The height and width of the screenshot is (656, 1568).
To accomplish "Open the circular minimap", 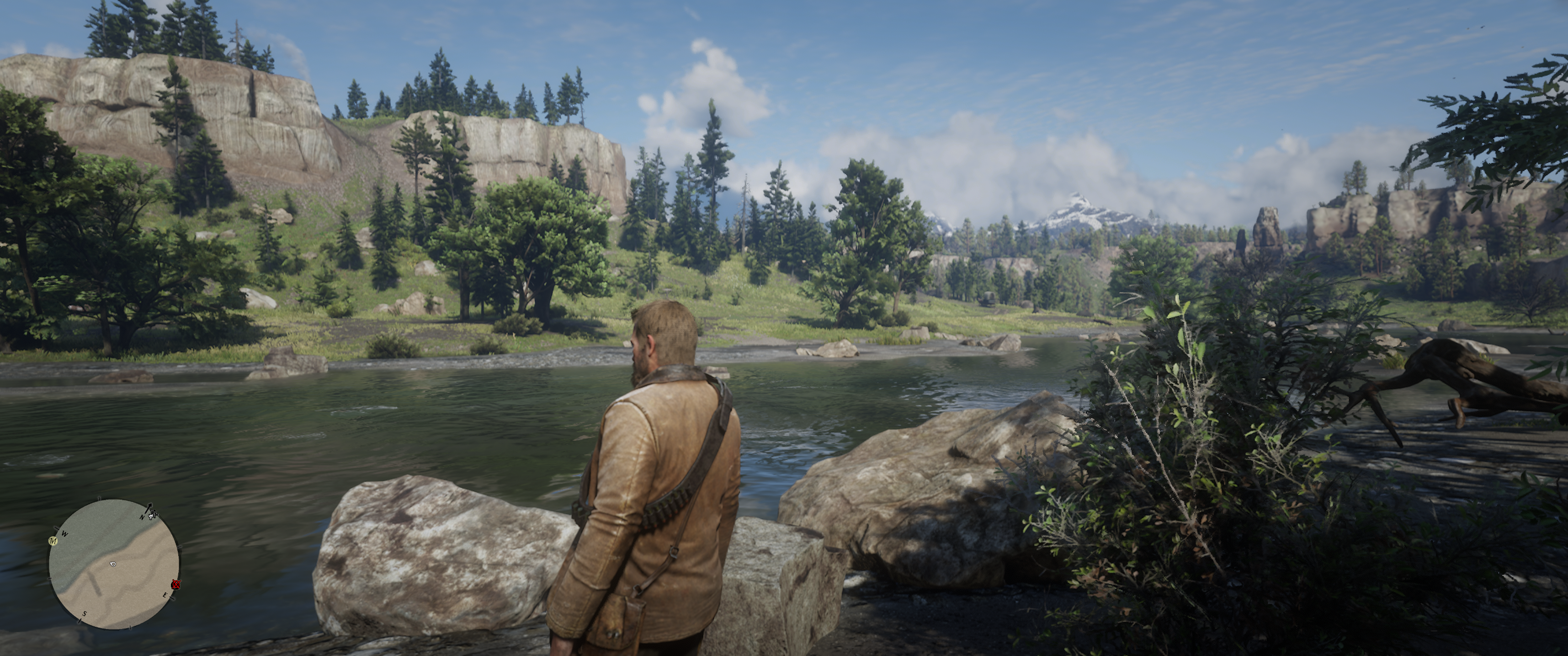I will (114, 564).
